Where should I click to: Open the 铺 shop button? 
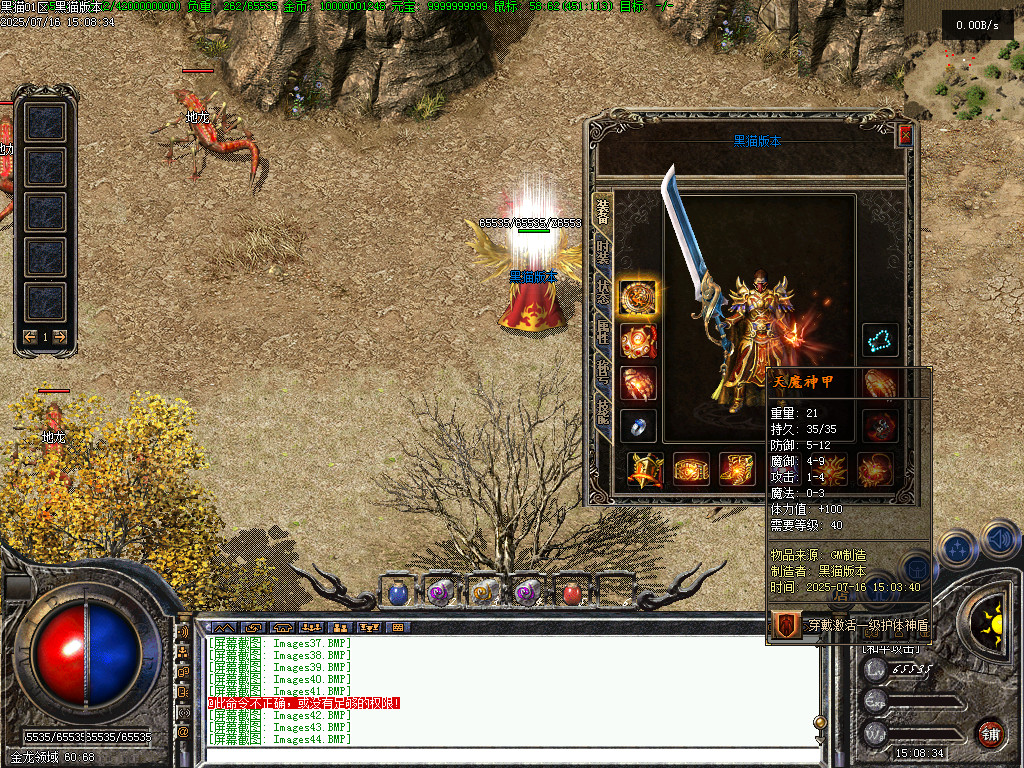990,733
